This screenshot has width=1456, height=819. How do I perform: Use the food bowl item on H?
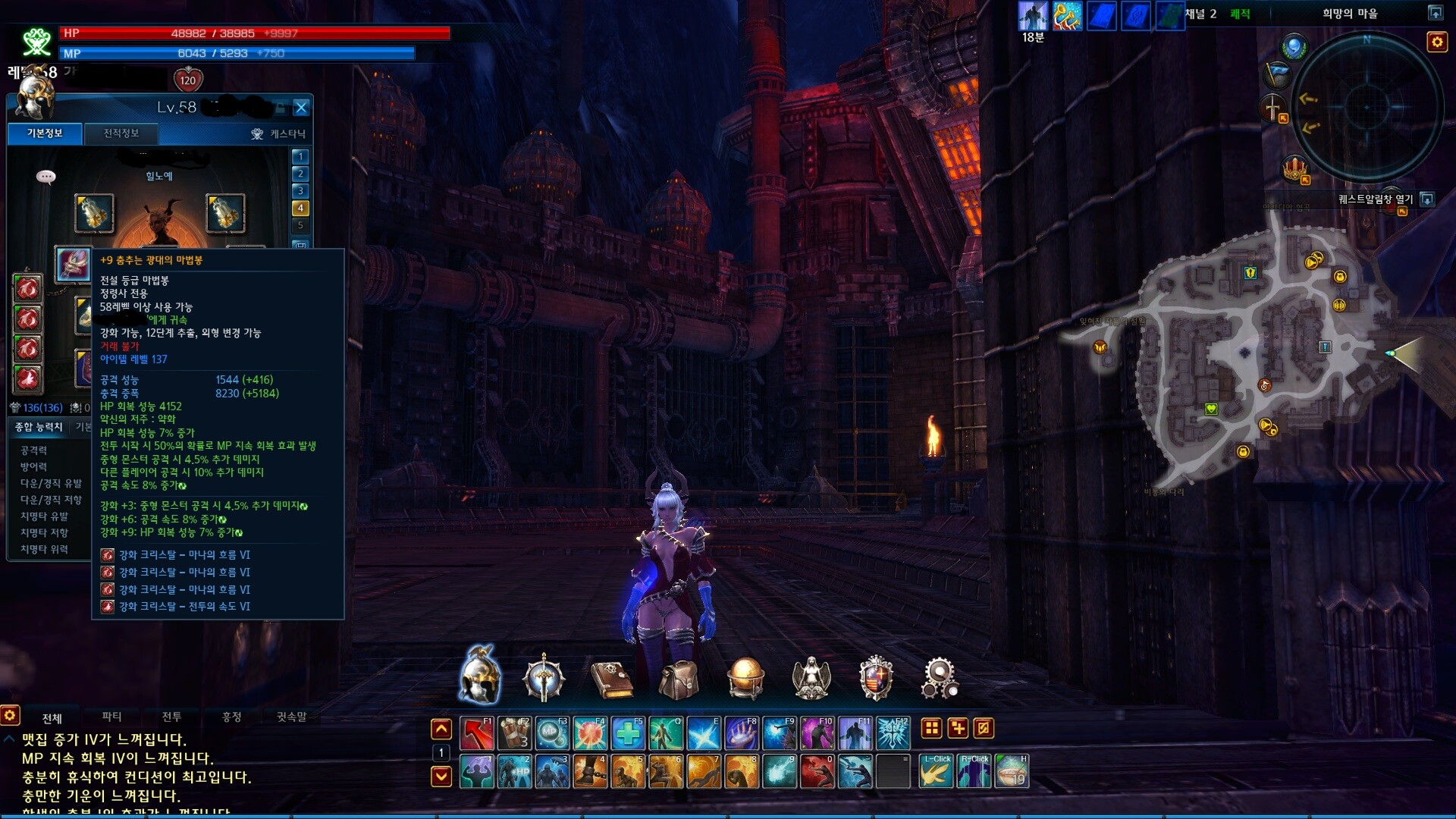coord(1011,771)
